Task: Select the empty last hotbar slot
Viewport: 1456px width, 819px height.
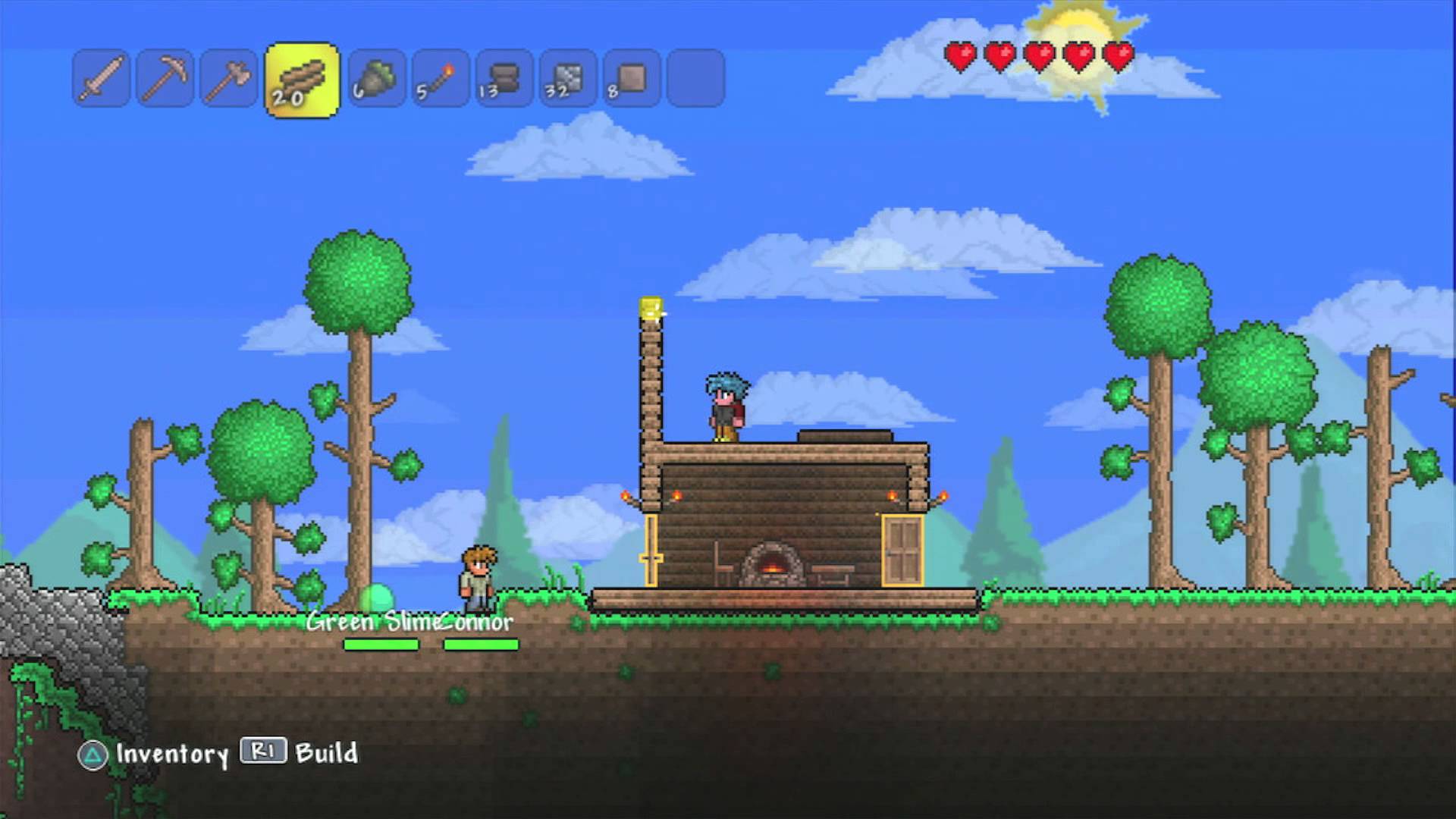Action: click(x=695, y=78)
